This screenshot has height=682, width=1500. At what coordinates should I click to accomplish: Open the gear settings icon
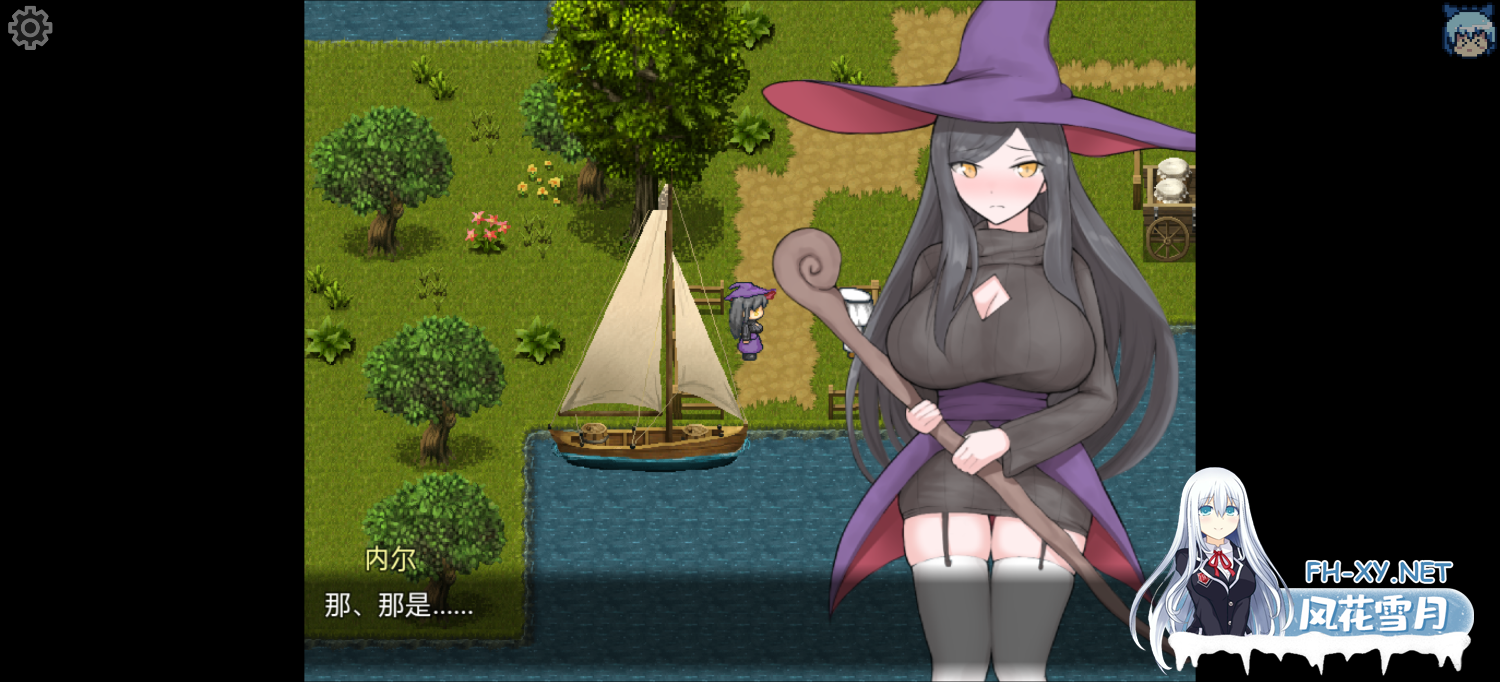pyautogui.click(x=30, y=28)
